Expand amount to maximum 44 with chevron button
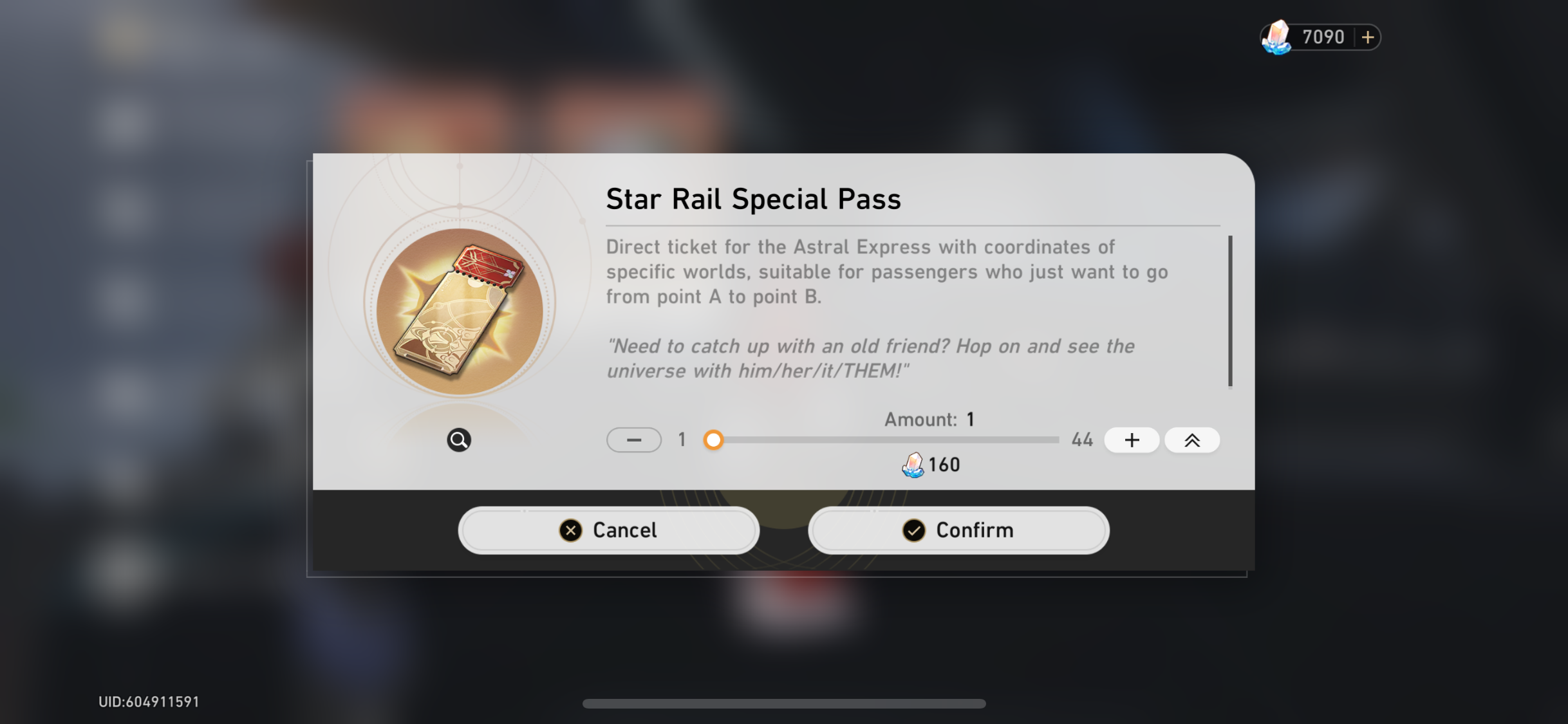This screenshot has width=1568, height=724. pos(1191,440)
